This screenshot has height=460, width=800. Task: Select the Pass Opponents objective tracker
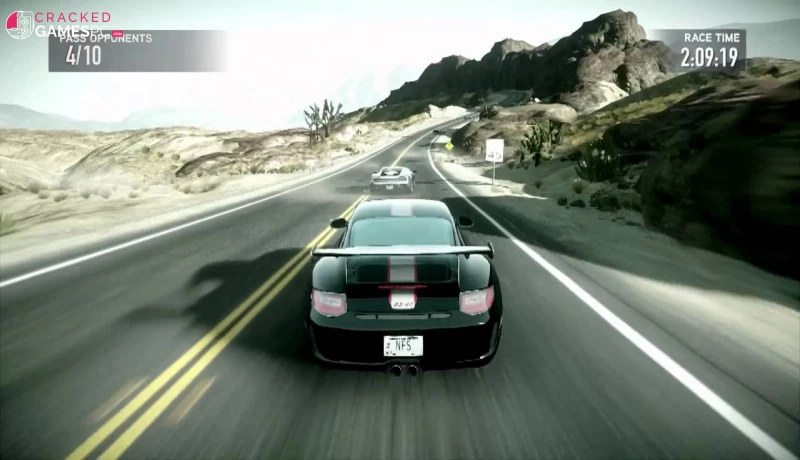(137, 51)
